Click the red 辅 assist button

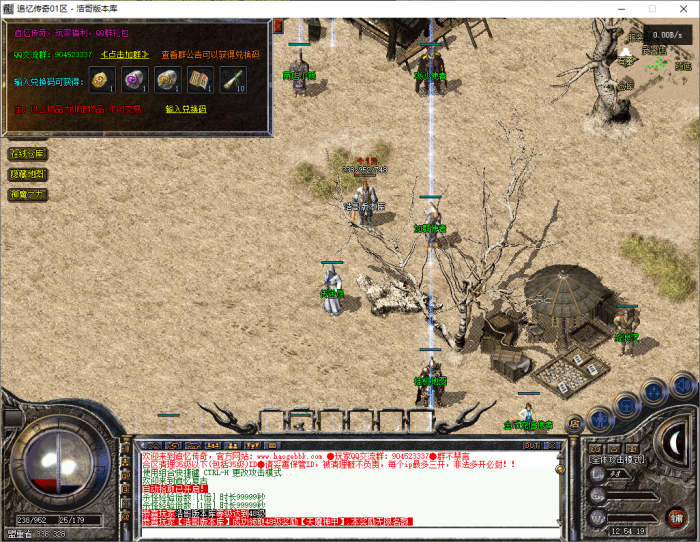tap(676, 516)
